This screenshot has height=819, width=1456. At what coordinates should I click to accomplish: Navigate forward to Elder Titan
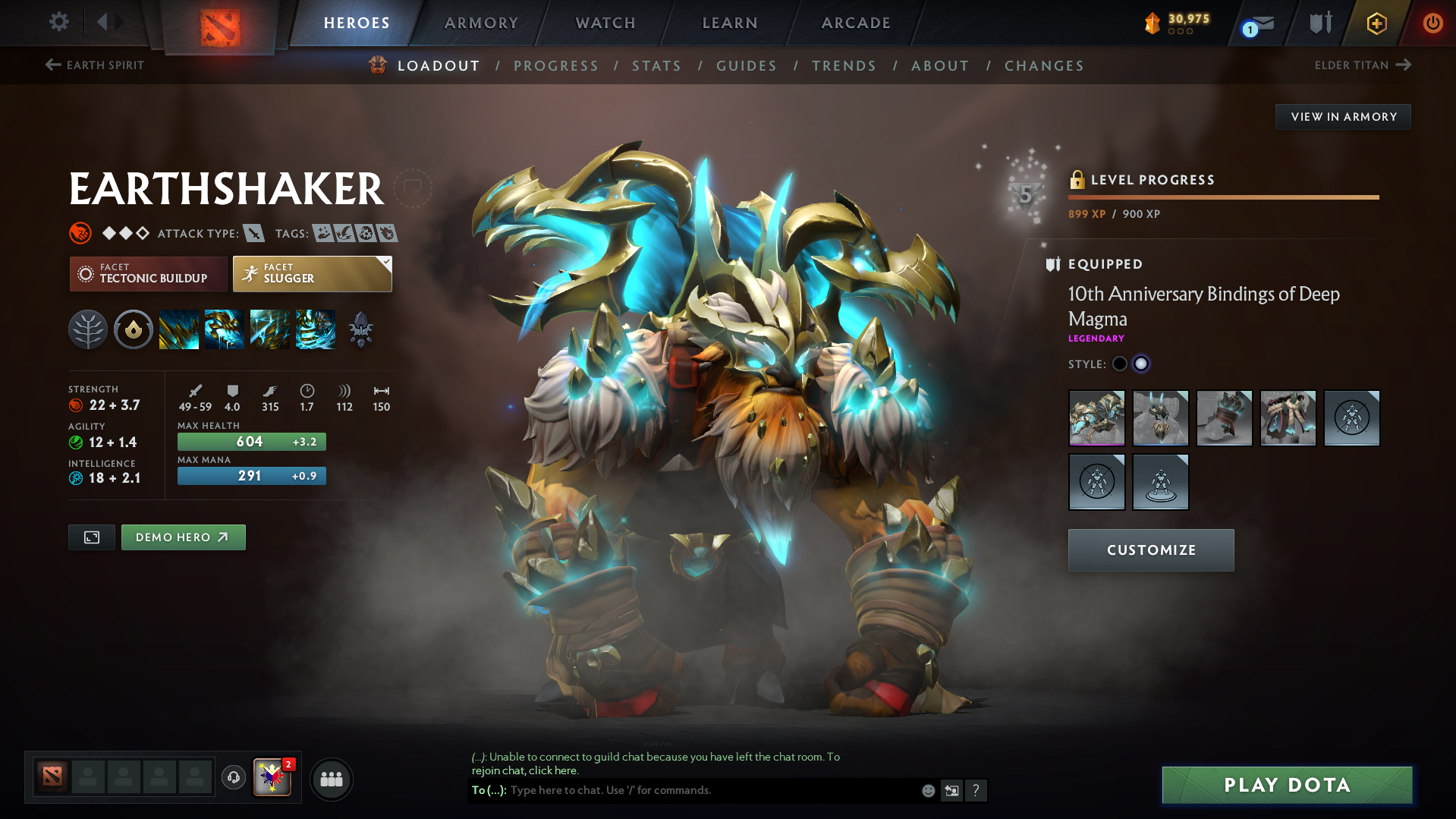pos(1363,65)
